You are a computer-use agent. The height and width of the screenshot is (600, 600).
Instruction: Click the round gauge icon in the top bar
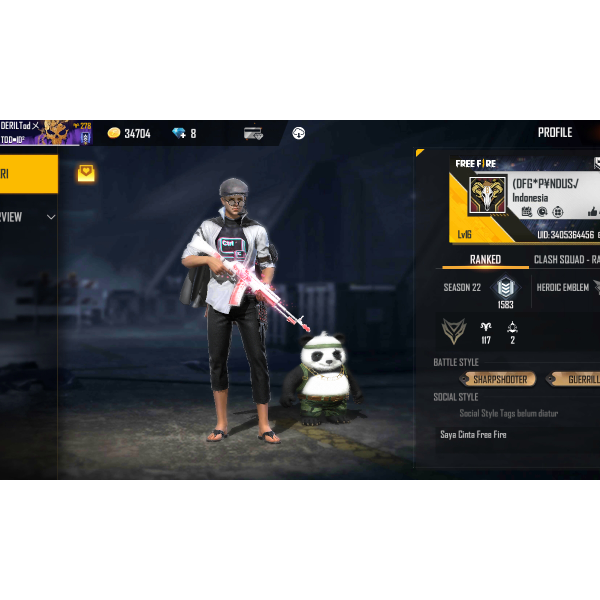(298, 133)
